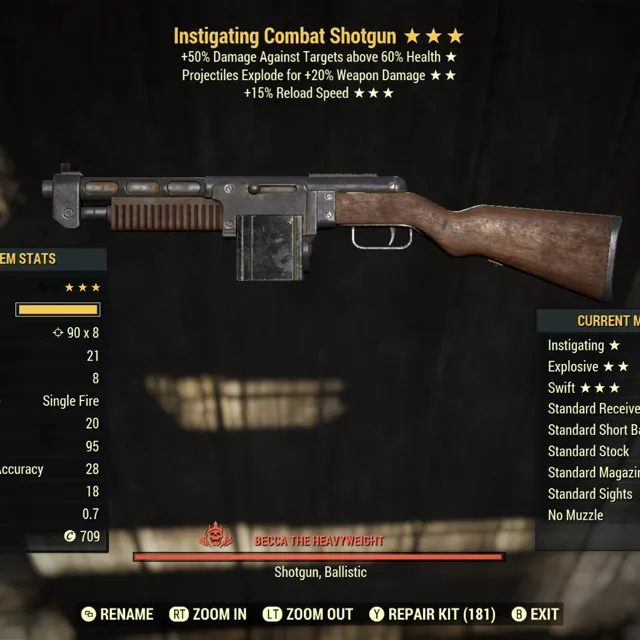Select the Swift mod entry
The height and width of the screenshot is (640, 640).
[x=584, y=388]
